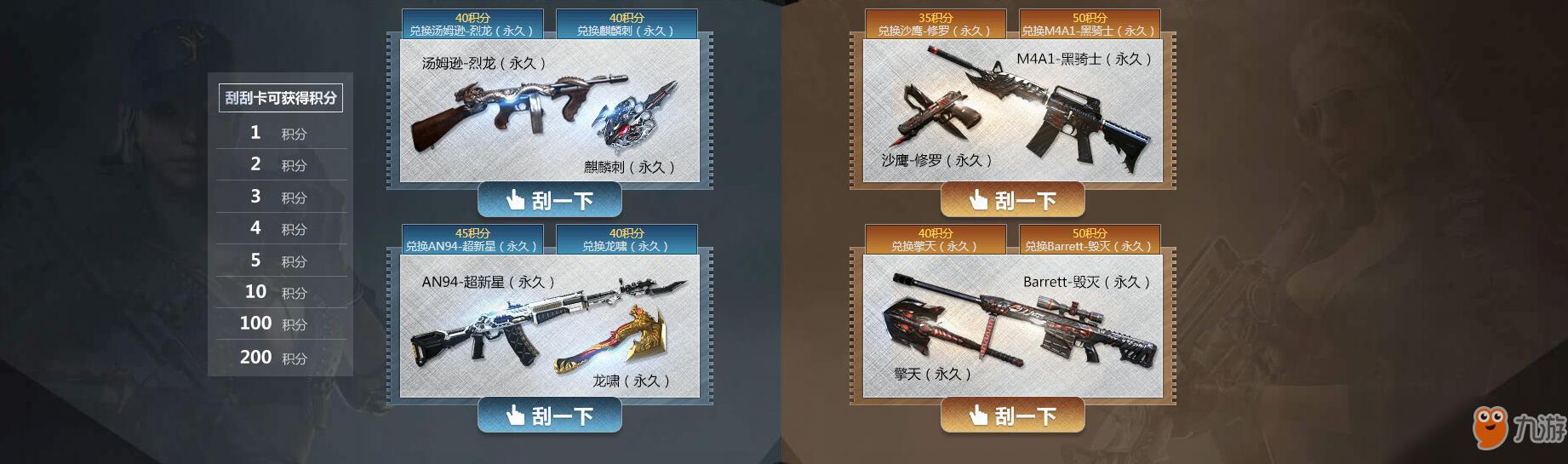The width and height of the screenshot is (1568, 464).
Task: Click the 九游 site logo
Action: [x=1519, y=427]
